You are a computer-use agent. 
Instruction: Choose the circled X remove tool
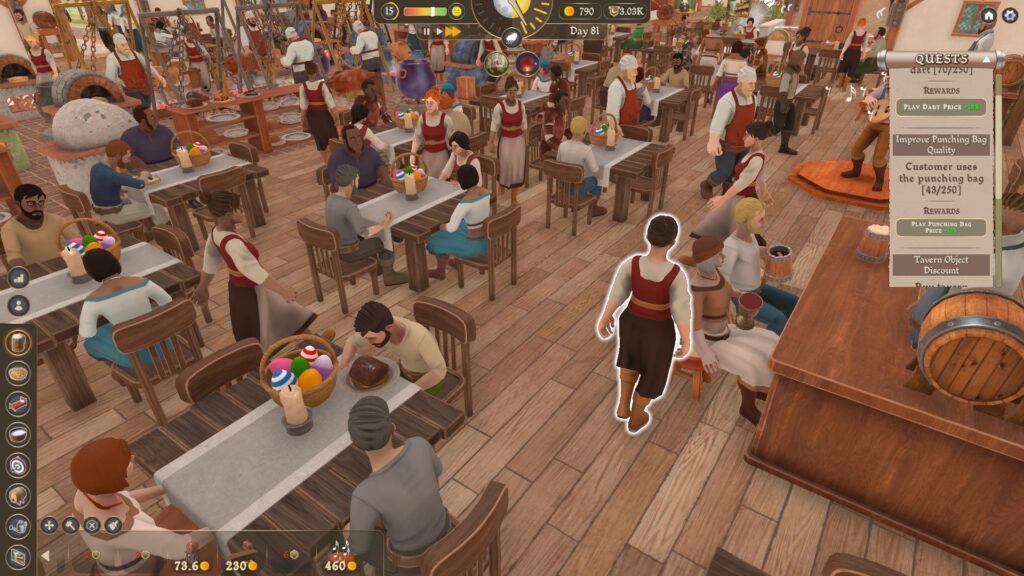pyautogui.click(x=92, y=524)
